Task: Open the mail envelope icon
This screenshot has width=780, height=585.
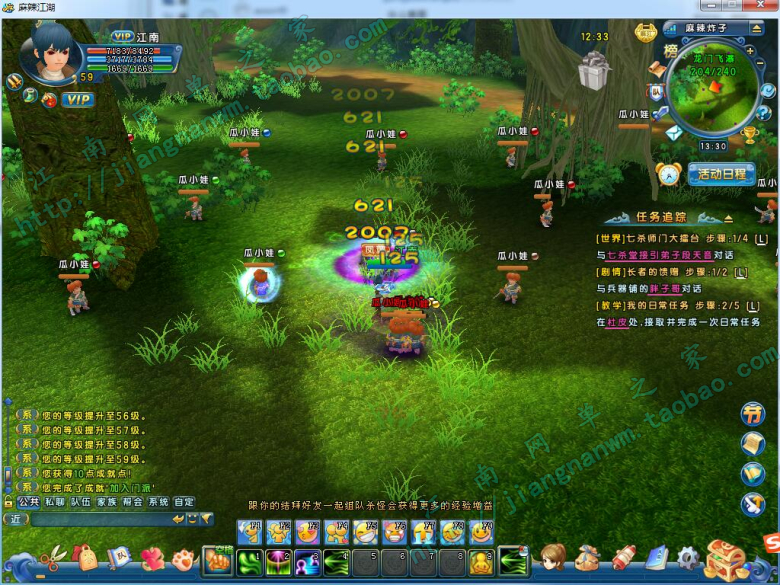Action: point(673,132)
